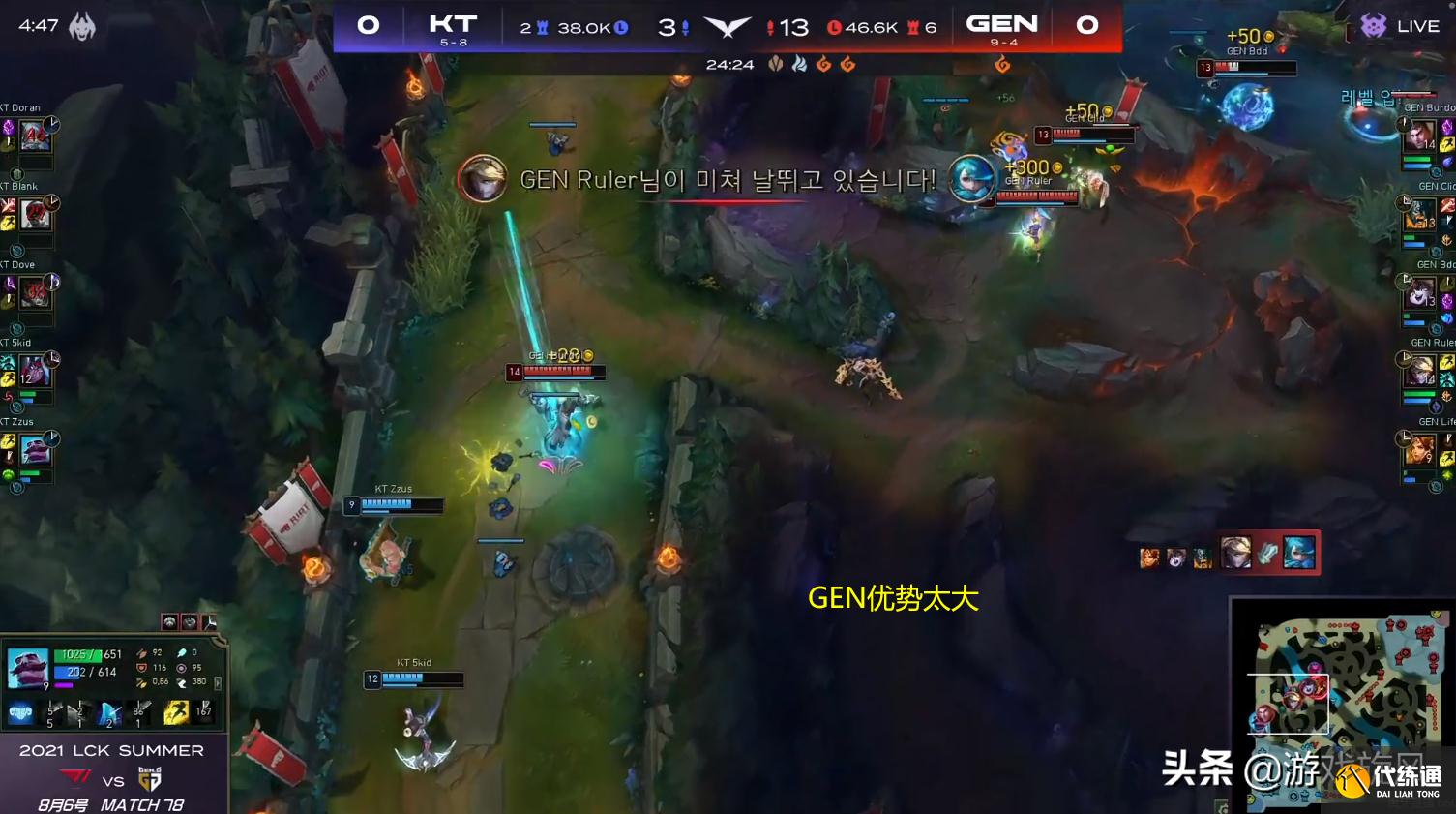Open the MATCH 78 label at bottom left
This screenshot has width=1456, height=814.
(143, 804)
